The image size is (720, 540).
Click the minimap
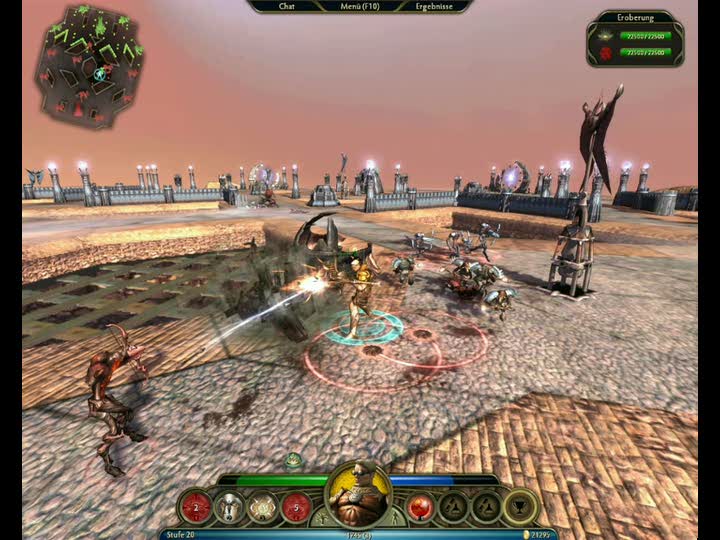click(88, 63)
